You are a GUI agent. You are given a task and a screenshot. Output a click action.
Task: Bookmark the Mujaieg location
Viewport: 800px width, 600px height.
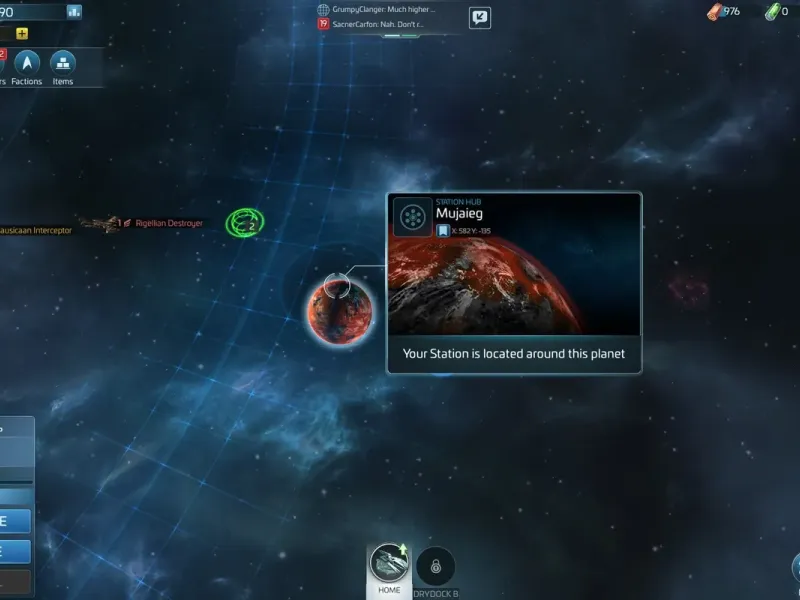click(442, 231)
